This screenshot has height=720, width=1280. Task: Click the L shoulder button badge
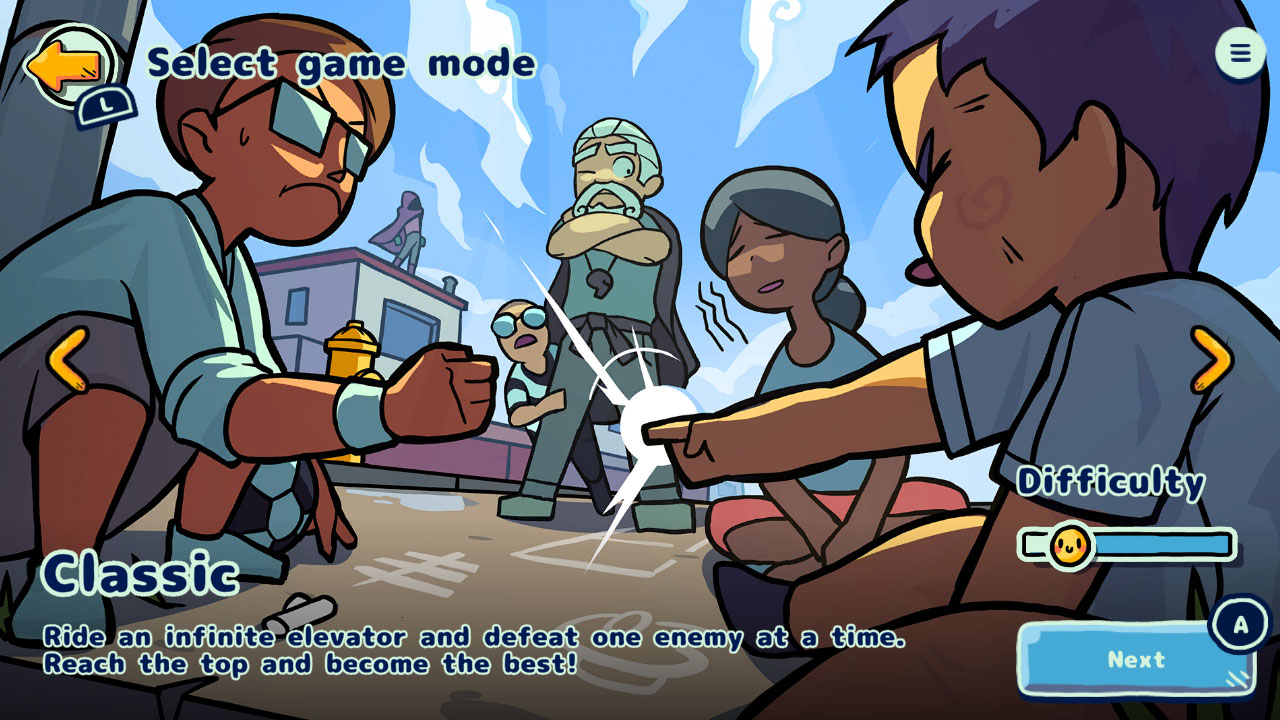pyautogui.click(x=108, y=103)
